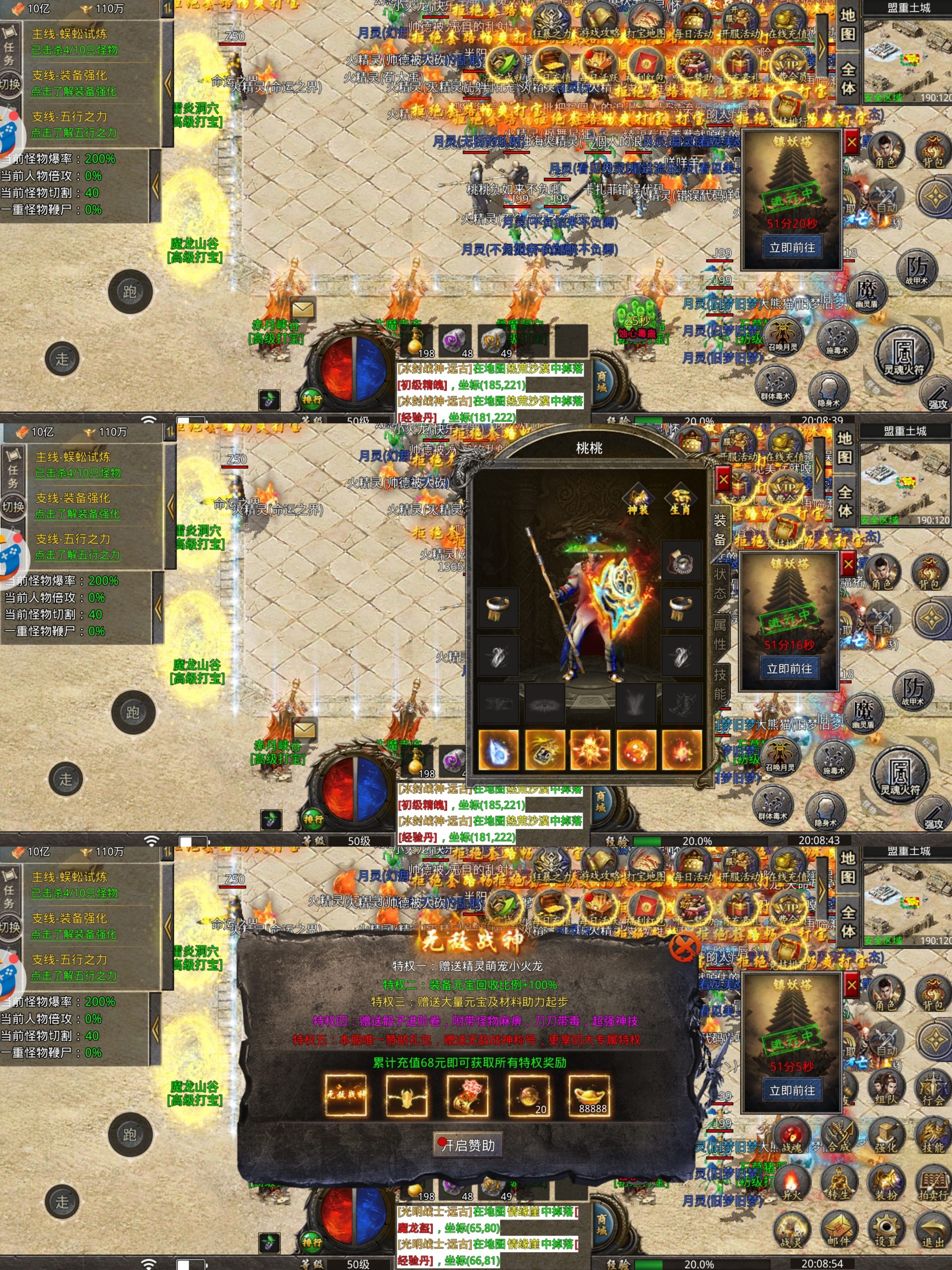Switch to the 状态 tab
This screenshot has height=1270, width=952.
(x=719, y=583)
